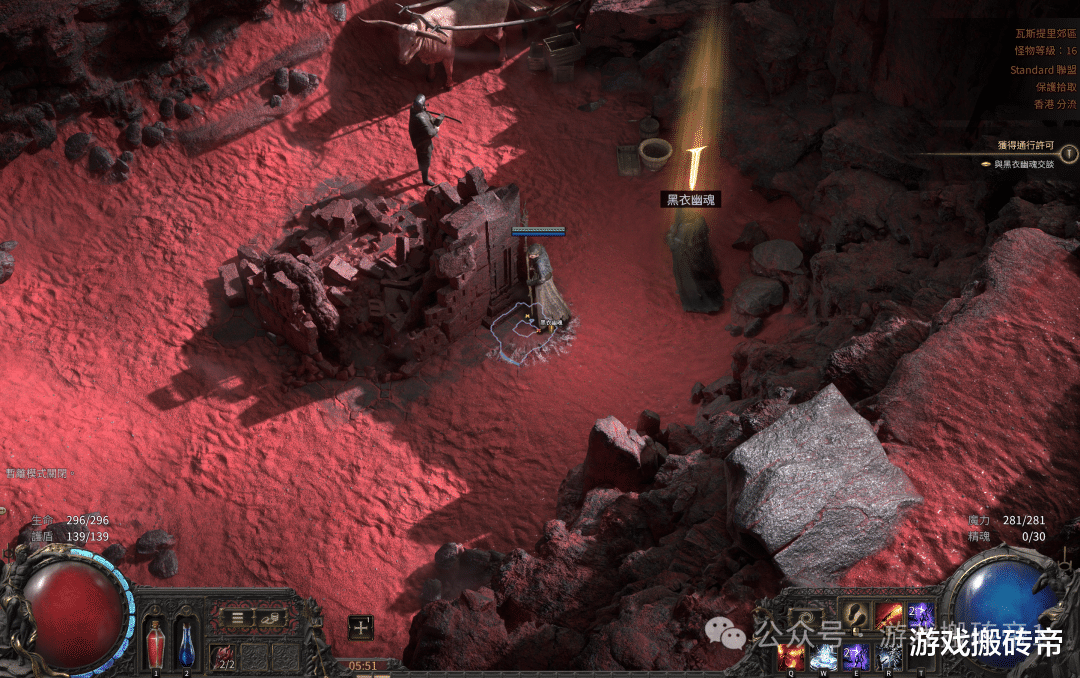Select the flaming red slash skill
Screen dimensions: 1080x678
pyautogui.click(x=888, y=616)
